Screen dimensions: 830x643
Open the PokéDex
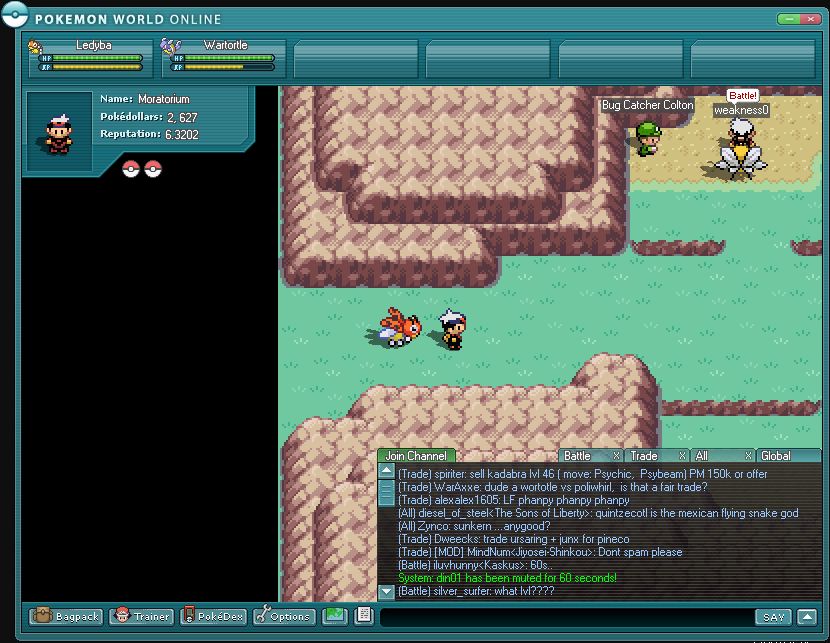(213, 616)
